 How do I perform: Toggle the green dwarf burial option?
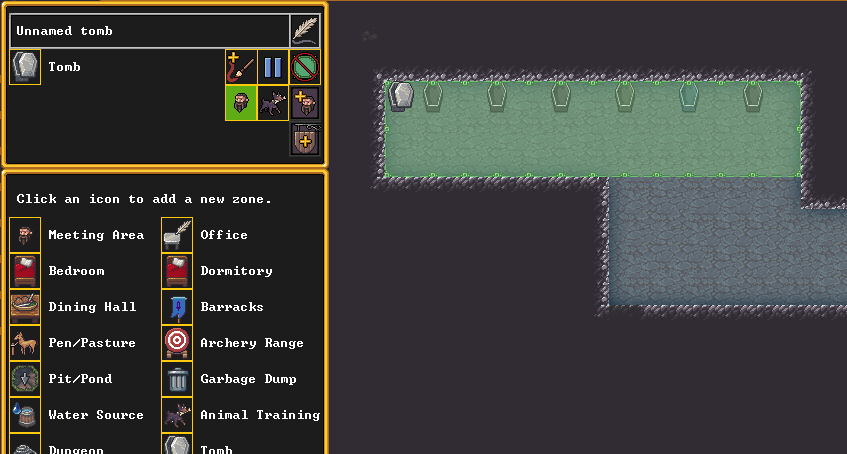click(x=241, y=103)
